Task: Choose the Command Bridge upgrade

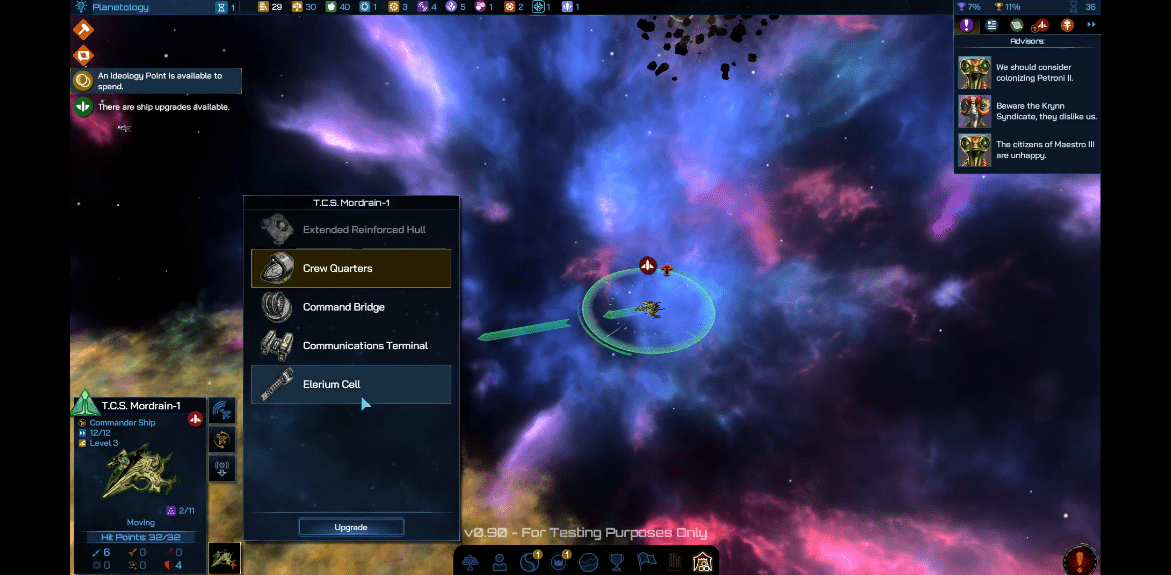Action: pyautogui.click(x=351, y=307)
